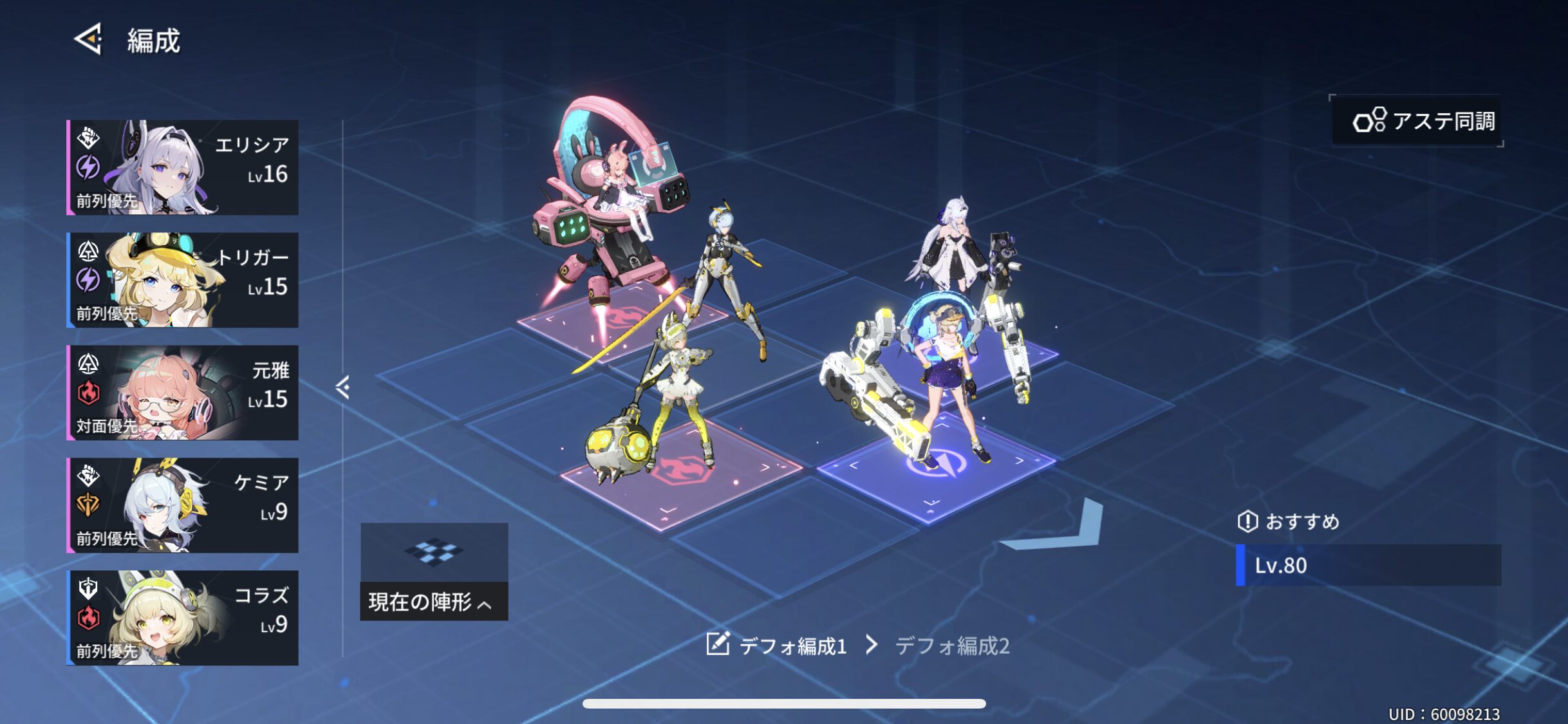Image resolution: width=1568 pixels, height=724 pixels.
Task: Select the デフォ編成1 formation tab
Action: click(793, 645)
